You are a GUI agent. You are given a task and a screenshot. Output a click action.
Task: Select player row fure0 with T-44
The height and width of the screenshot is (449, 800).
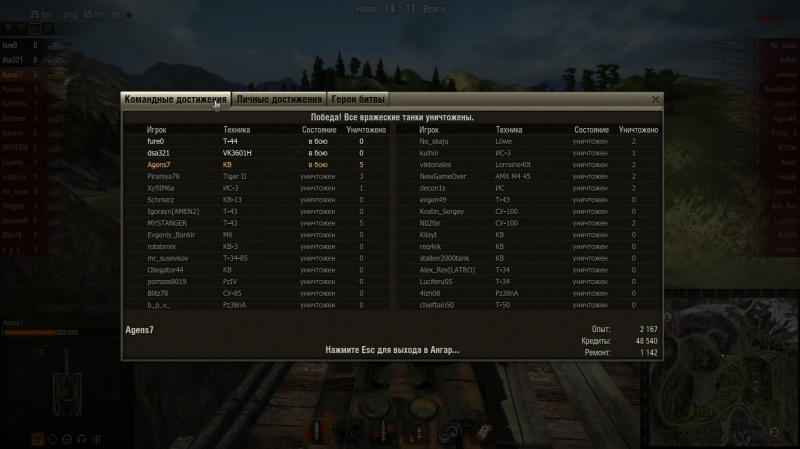coord(255,141)
